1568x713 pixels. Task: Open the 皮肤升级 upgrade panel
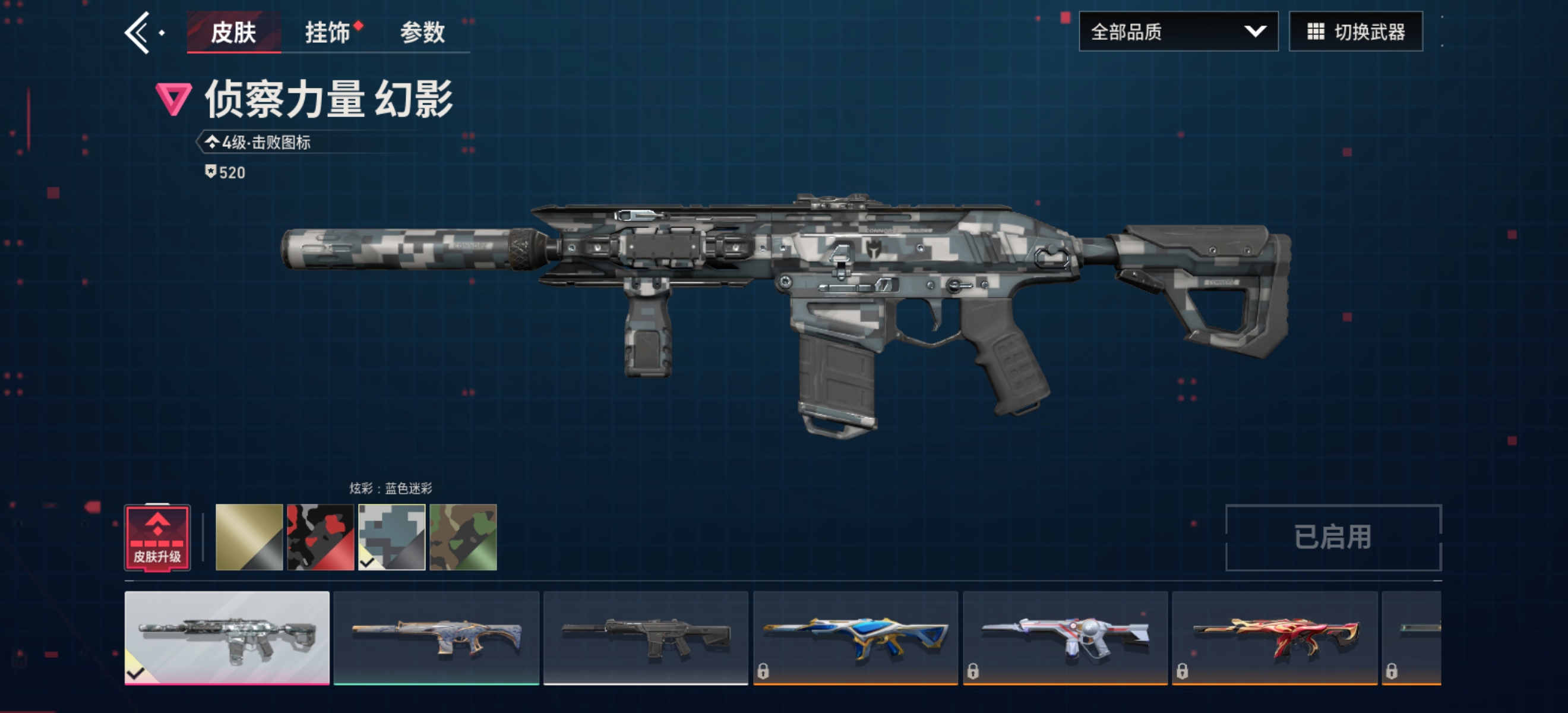pyautogui.click(x=157, y=538)
